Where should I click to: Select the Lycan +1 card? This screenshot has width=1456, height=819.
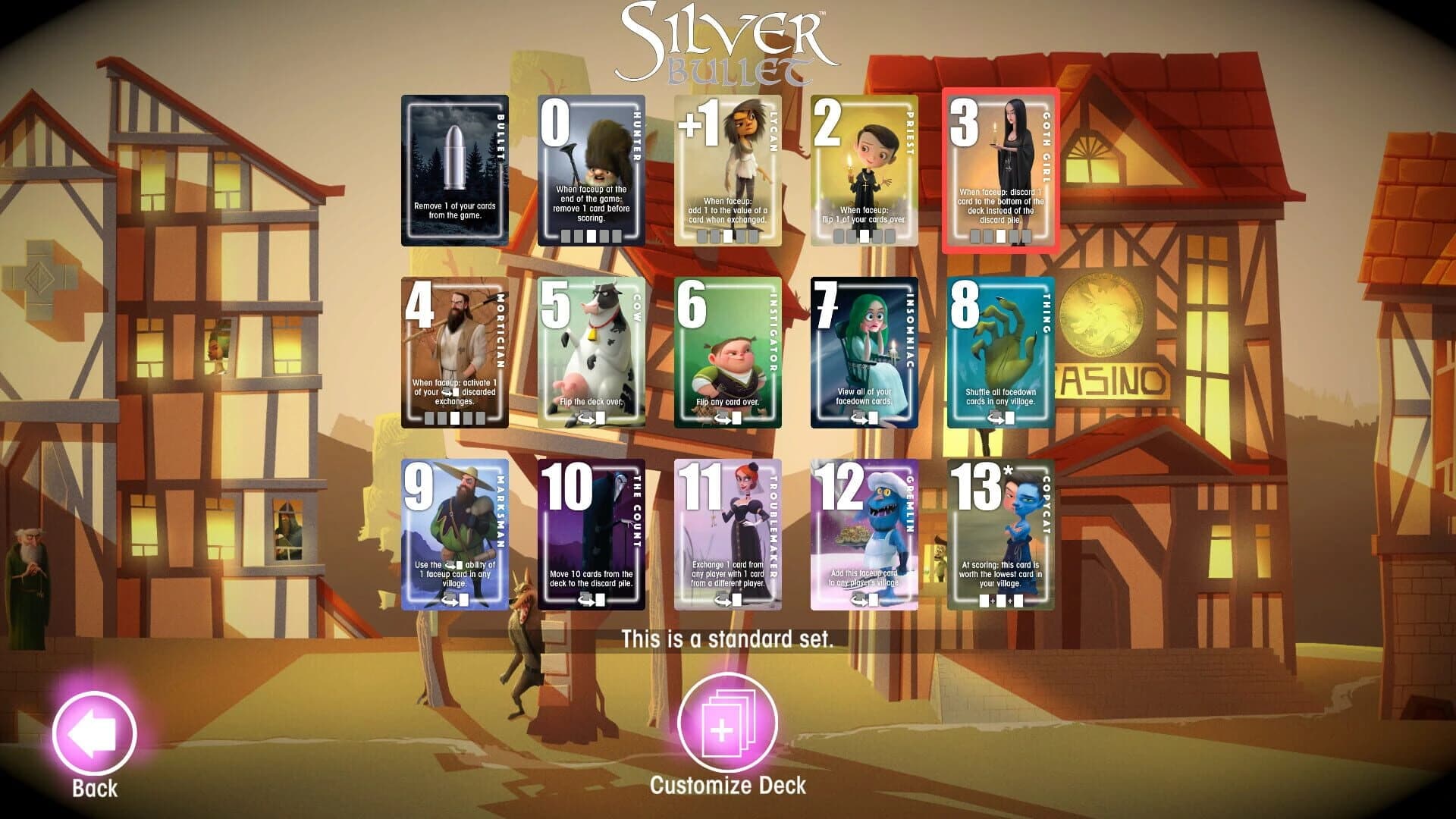[x=729, y=170]
